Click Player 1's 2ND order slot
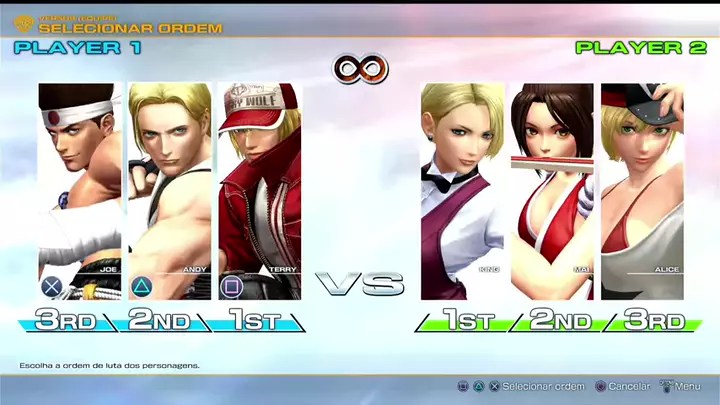The width and height of the screenshot is (720, 405). [158, 321]
